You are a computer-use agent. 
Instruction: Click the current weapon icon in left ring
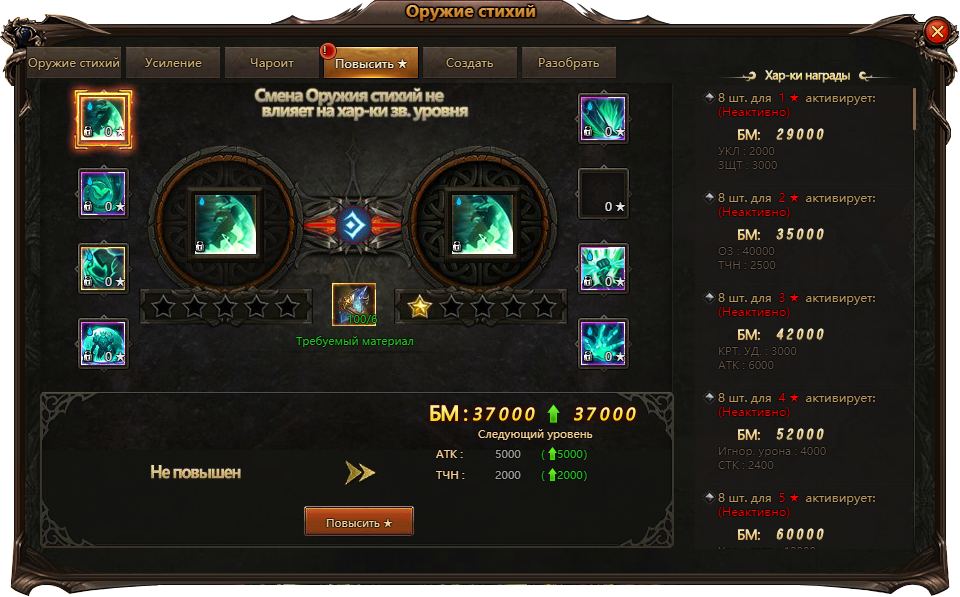(224, 223)
